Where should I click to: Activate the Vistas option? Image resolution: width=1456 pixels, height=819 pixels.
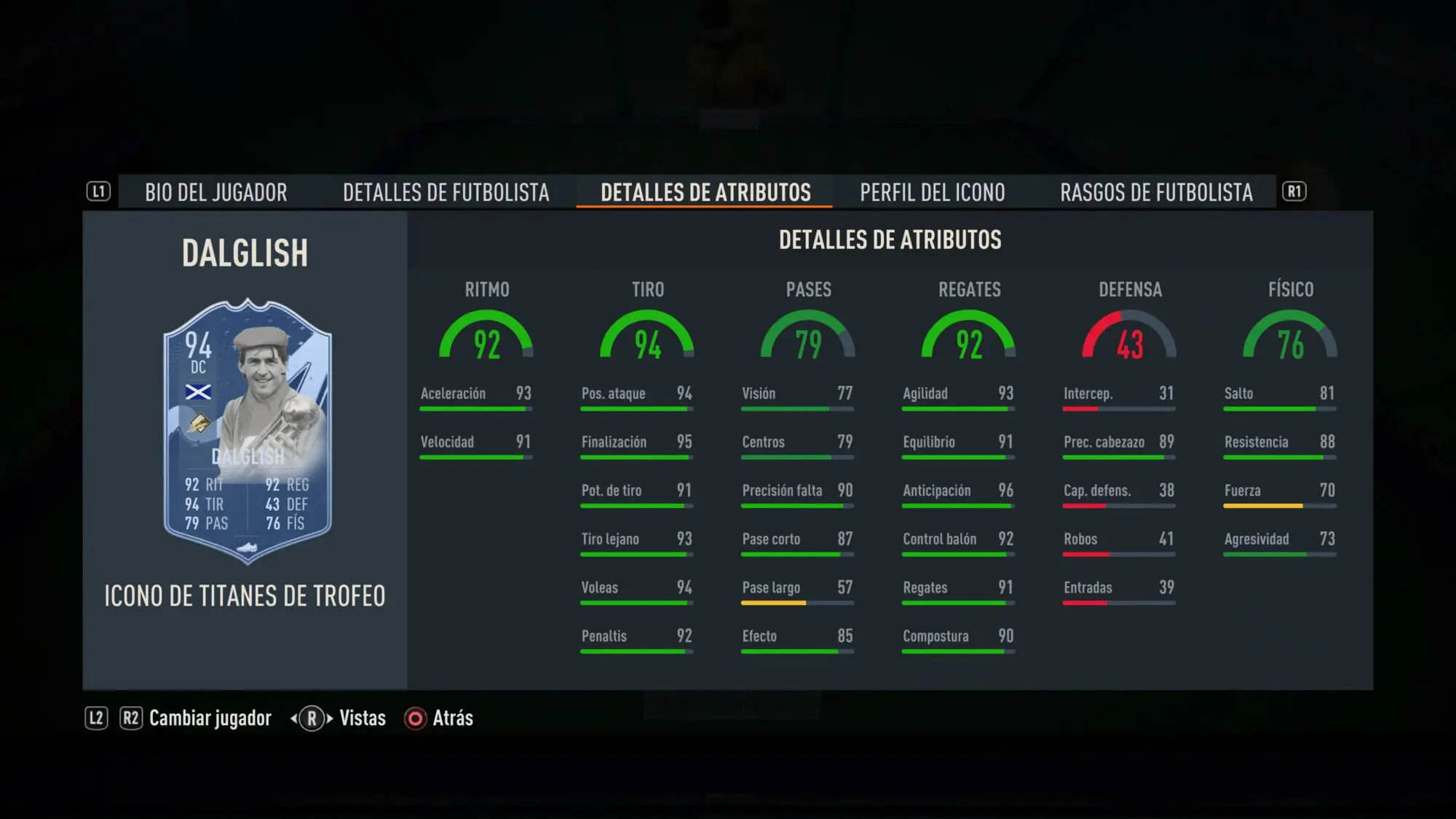[x=361, y=719]
